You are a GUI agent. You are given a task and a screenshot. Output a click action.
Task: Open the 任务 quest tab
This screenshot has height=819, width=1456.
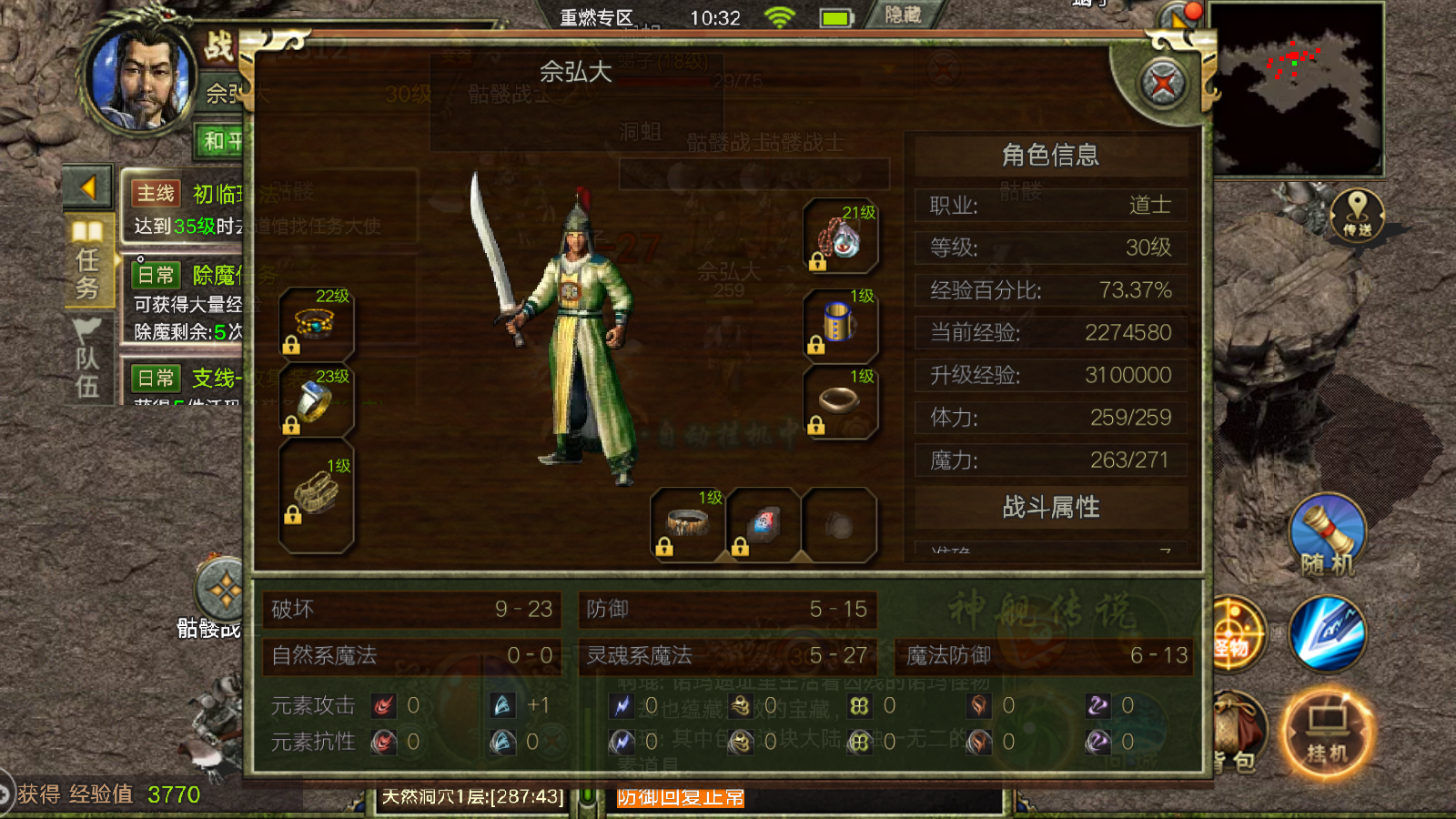(x=88, y=261)
